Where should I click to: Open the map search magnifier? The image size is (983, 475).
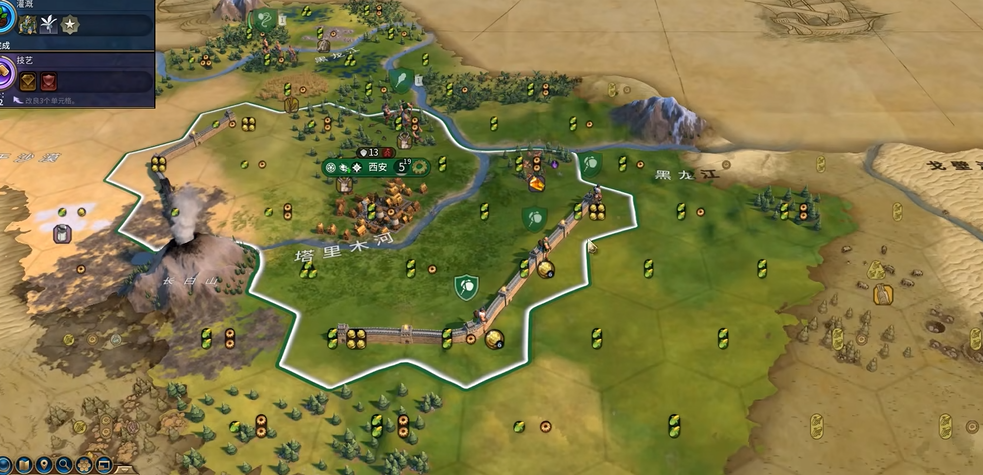[63, 465]
